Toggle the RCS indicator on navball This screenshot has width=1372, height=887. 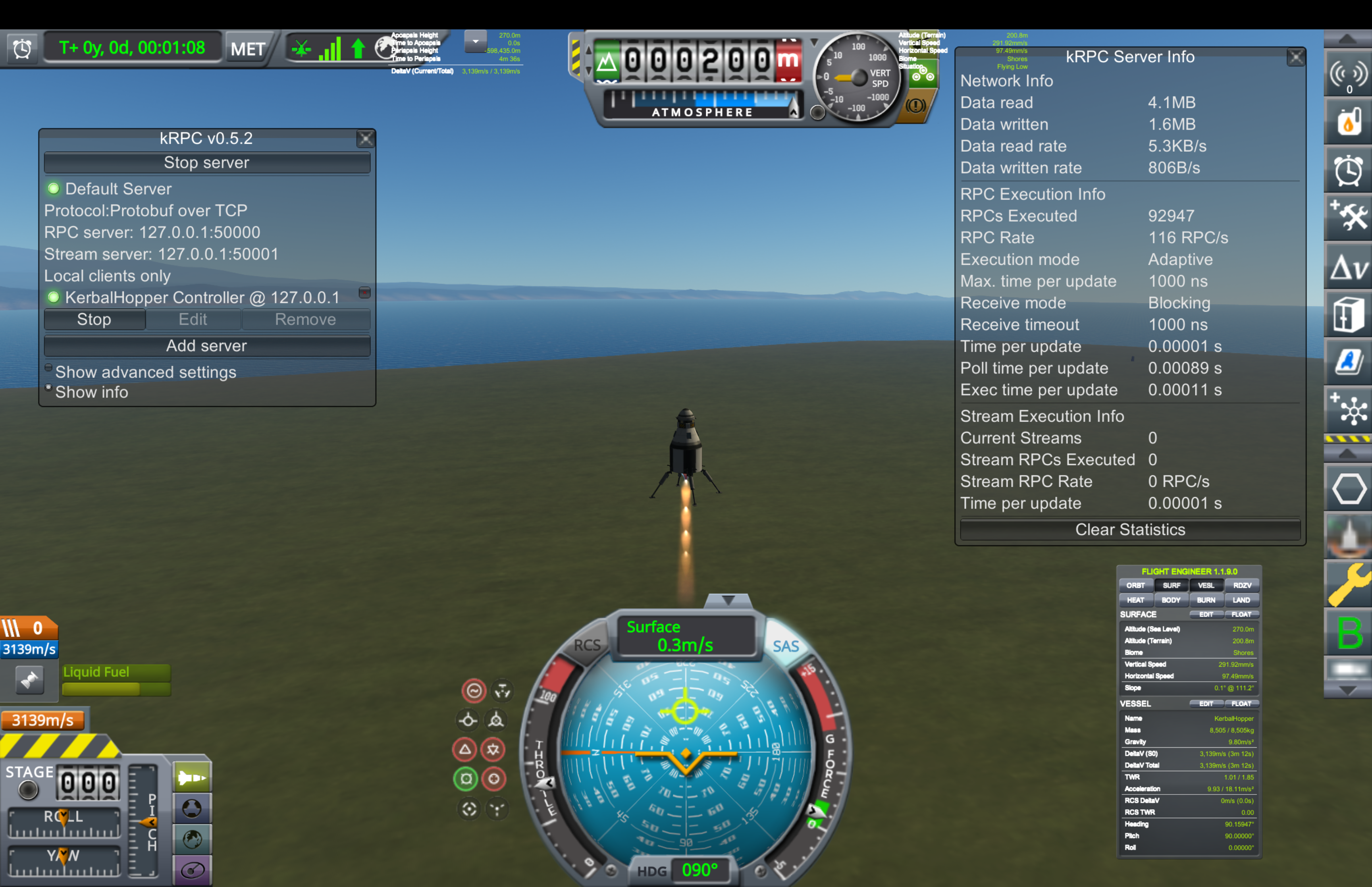tap(587, 645)
